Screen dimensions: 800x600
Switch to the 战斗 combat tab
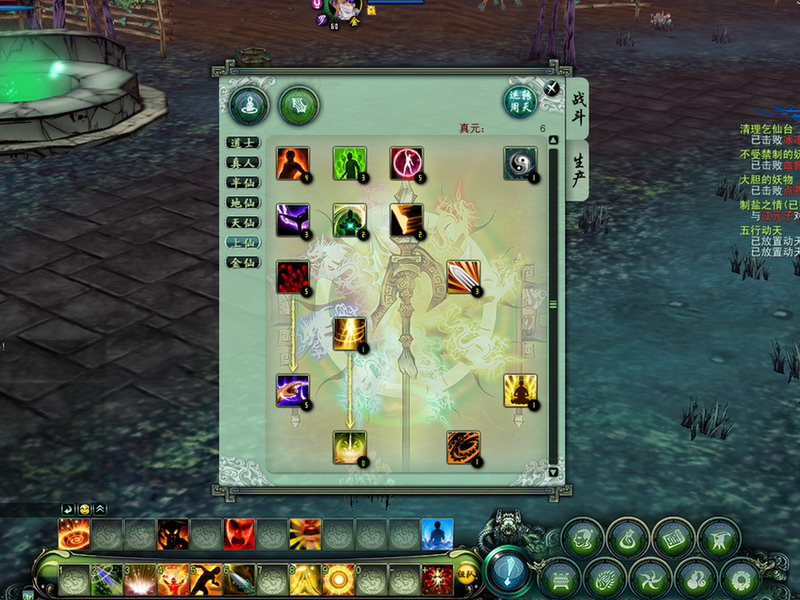pos(578,110)
